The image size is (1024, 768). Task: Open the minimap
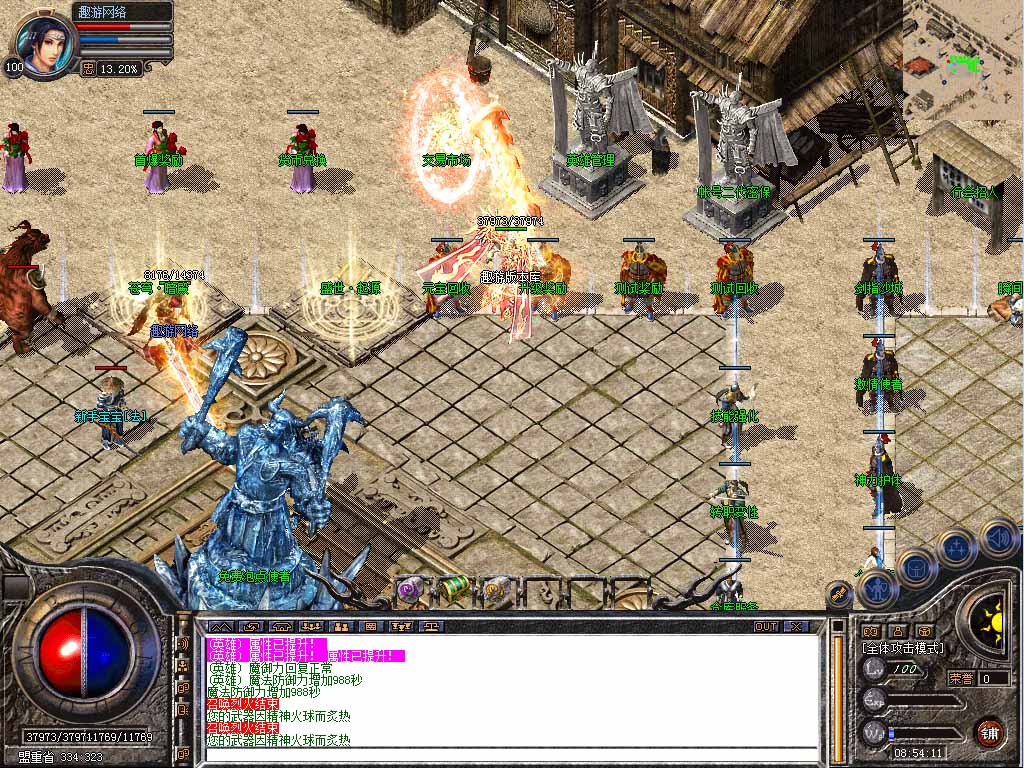pyautogui.click(x=962, y=60)
